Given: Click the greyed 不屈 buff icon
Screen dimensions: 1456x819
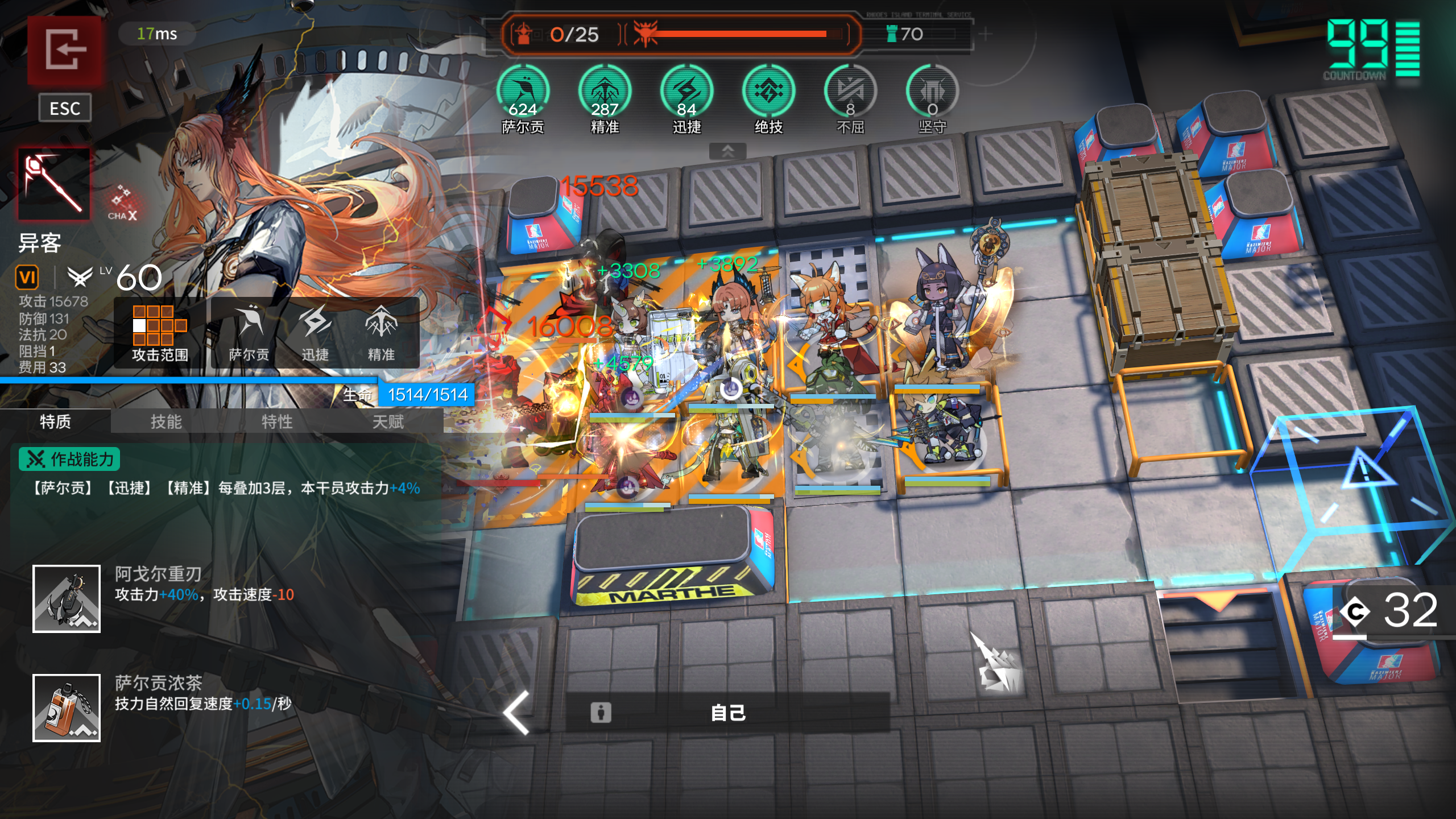Looking at the screenshot, I should coord(850,92).
